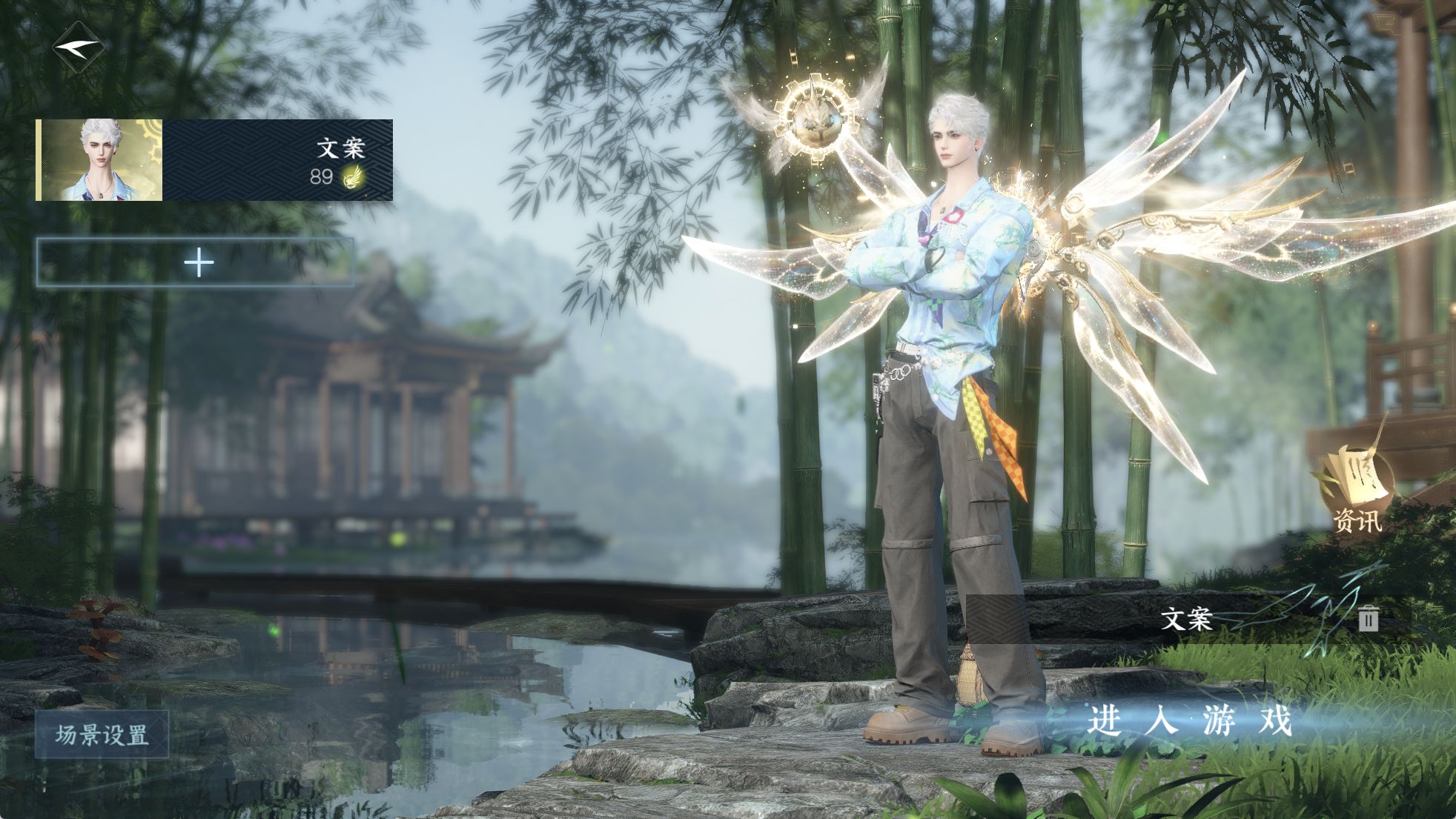Click 进入游戏 to enter the game
Screen dimensions: 1456x819
(1189, 720)
